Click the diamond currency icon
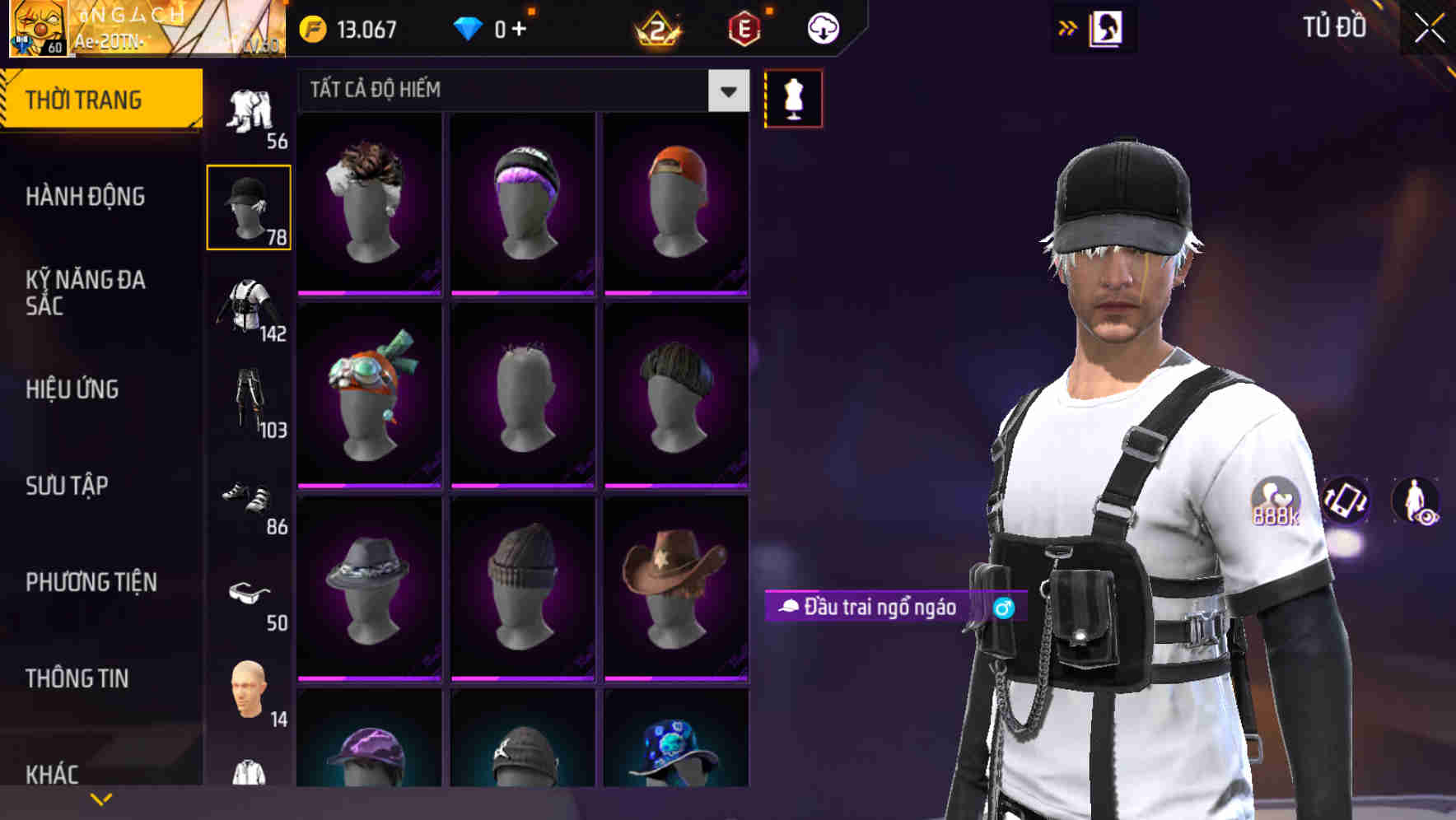Image resolution: width=1456 pixels, height=820 pixels. coord(469,27)
